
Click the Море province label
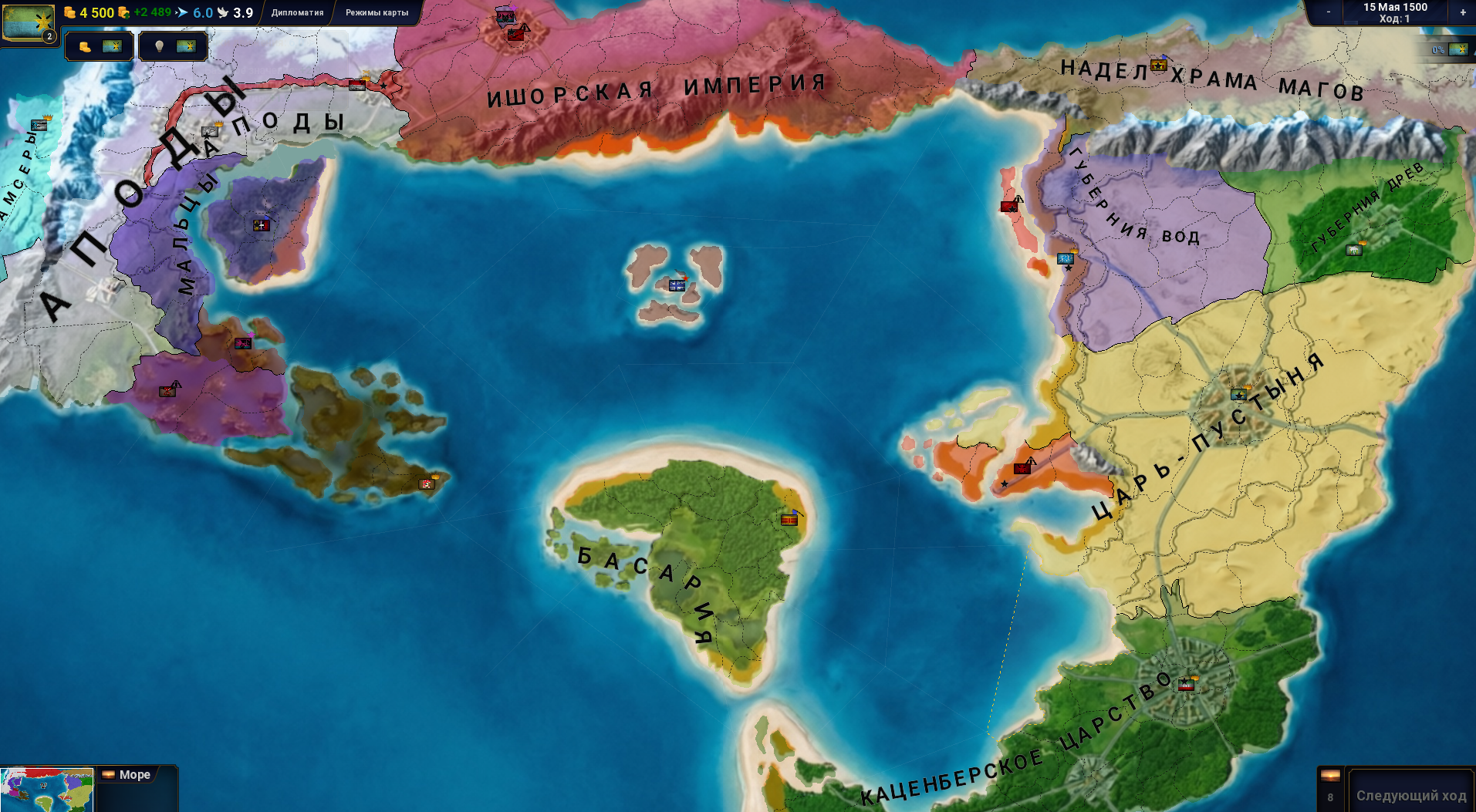134,774
